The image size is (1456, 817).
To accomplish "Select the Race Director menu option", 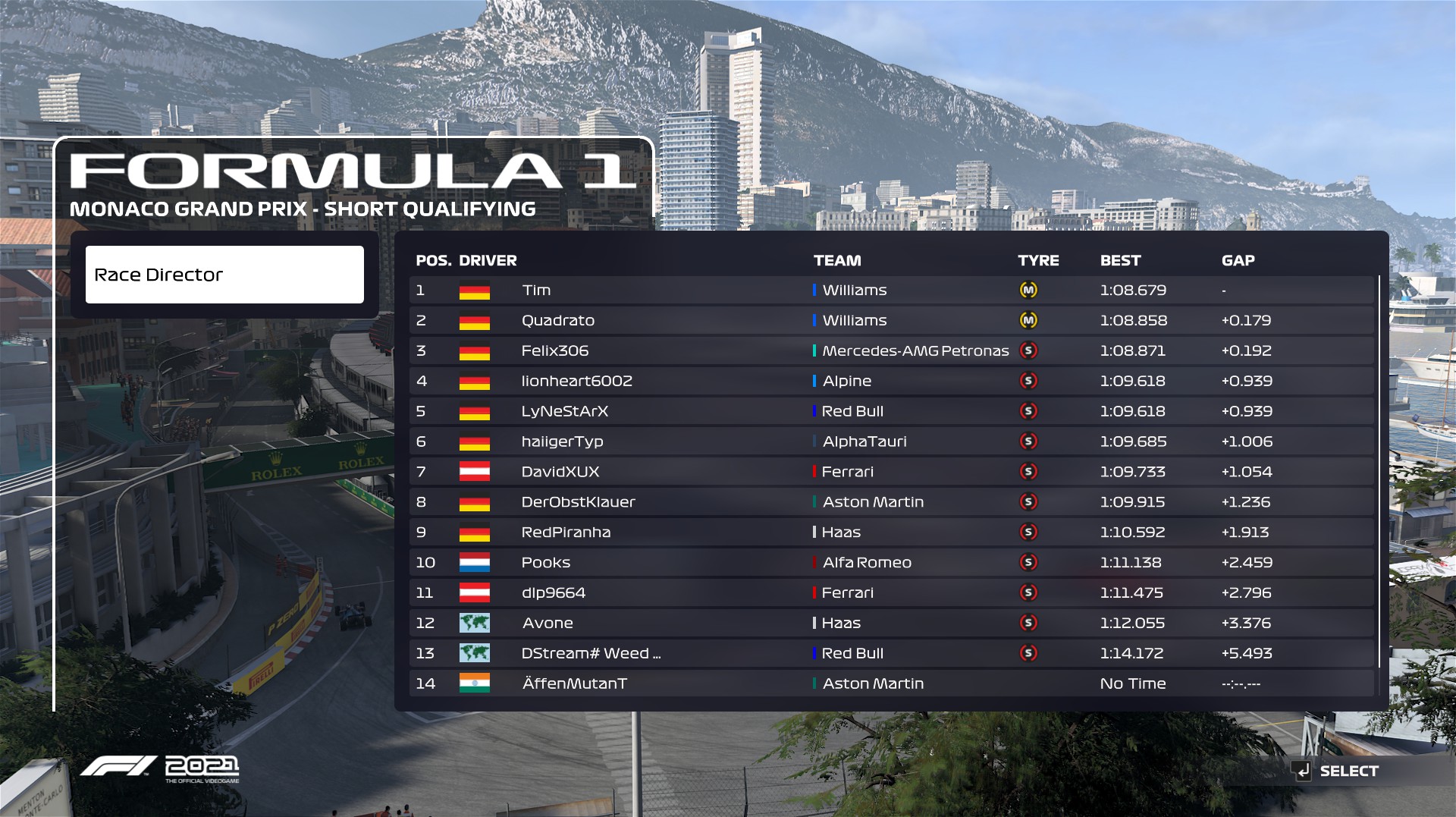I will pyautogui.click(x=224, y=275).
